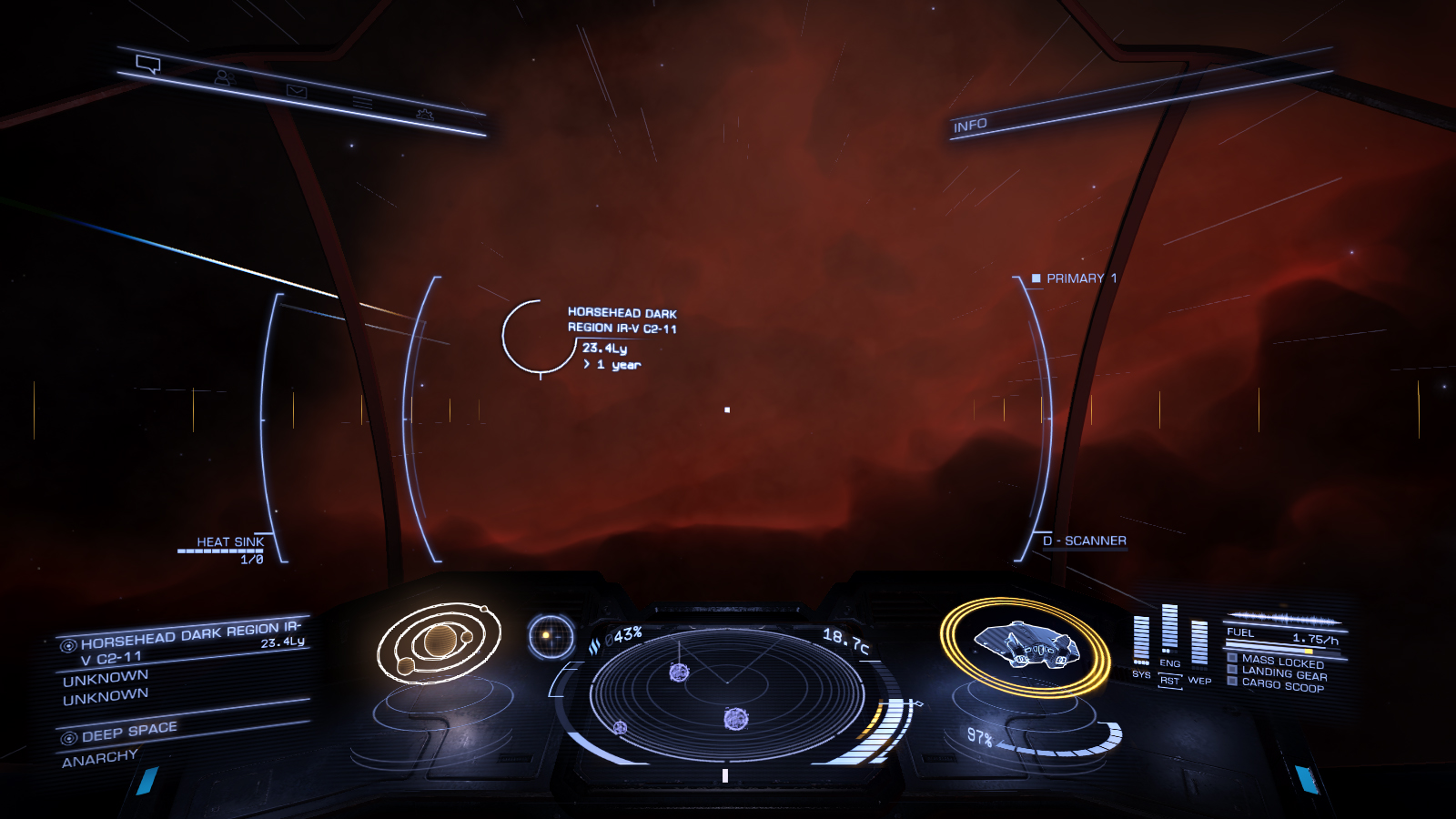The image size is (1456, 819).
Task: Click the Horsehead Dark Region destination marker
Action: 539,337
